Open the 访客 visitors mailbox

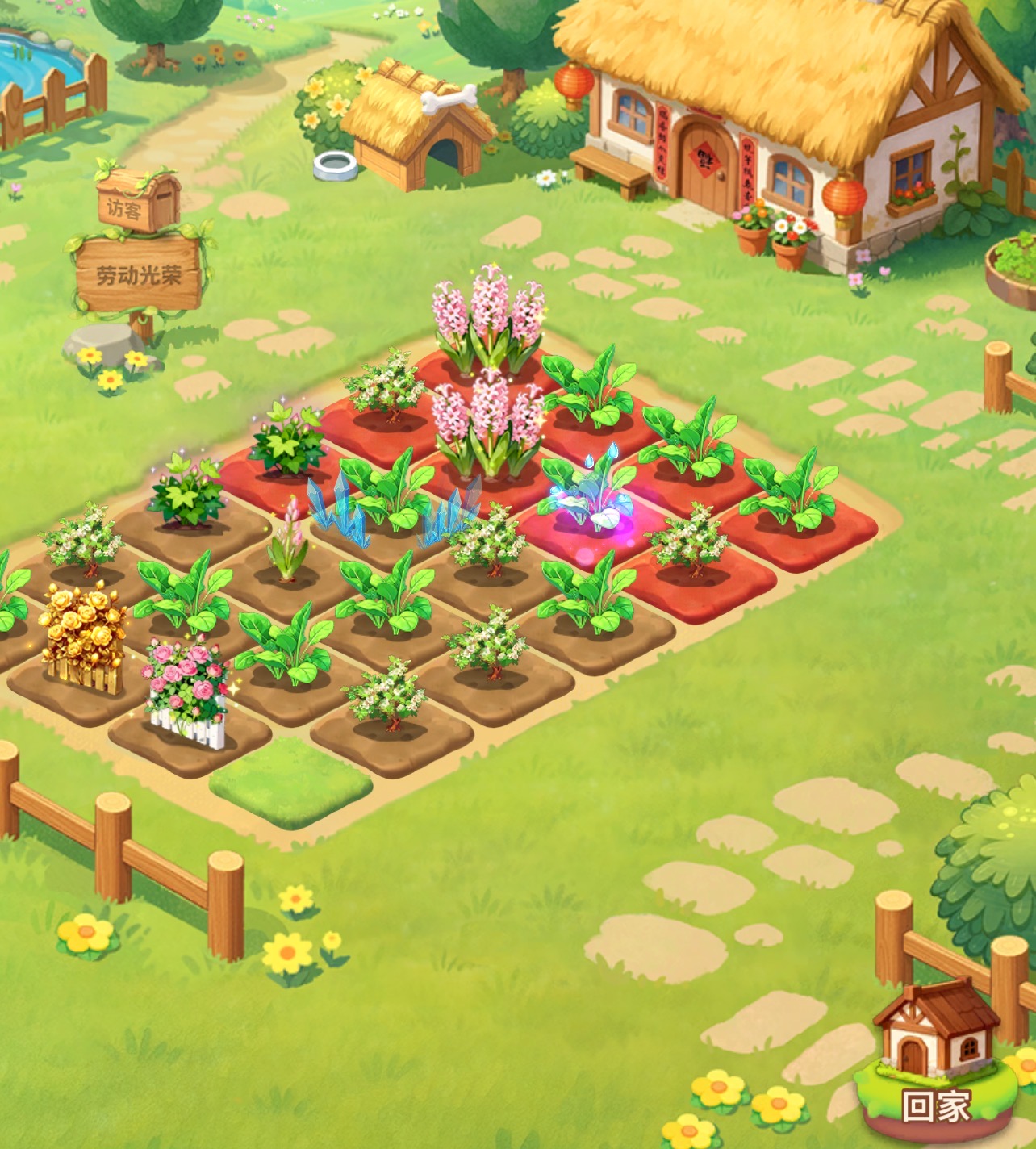[x=134, y=202]
